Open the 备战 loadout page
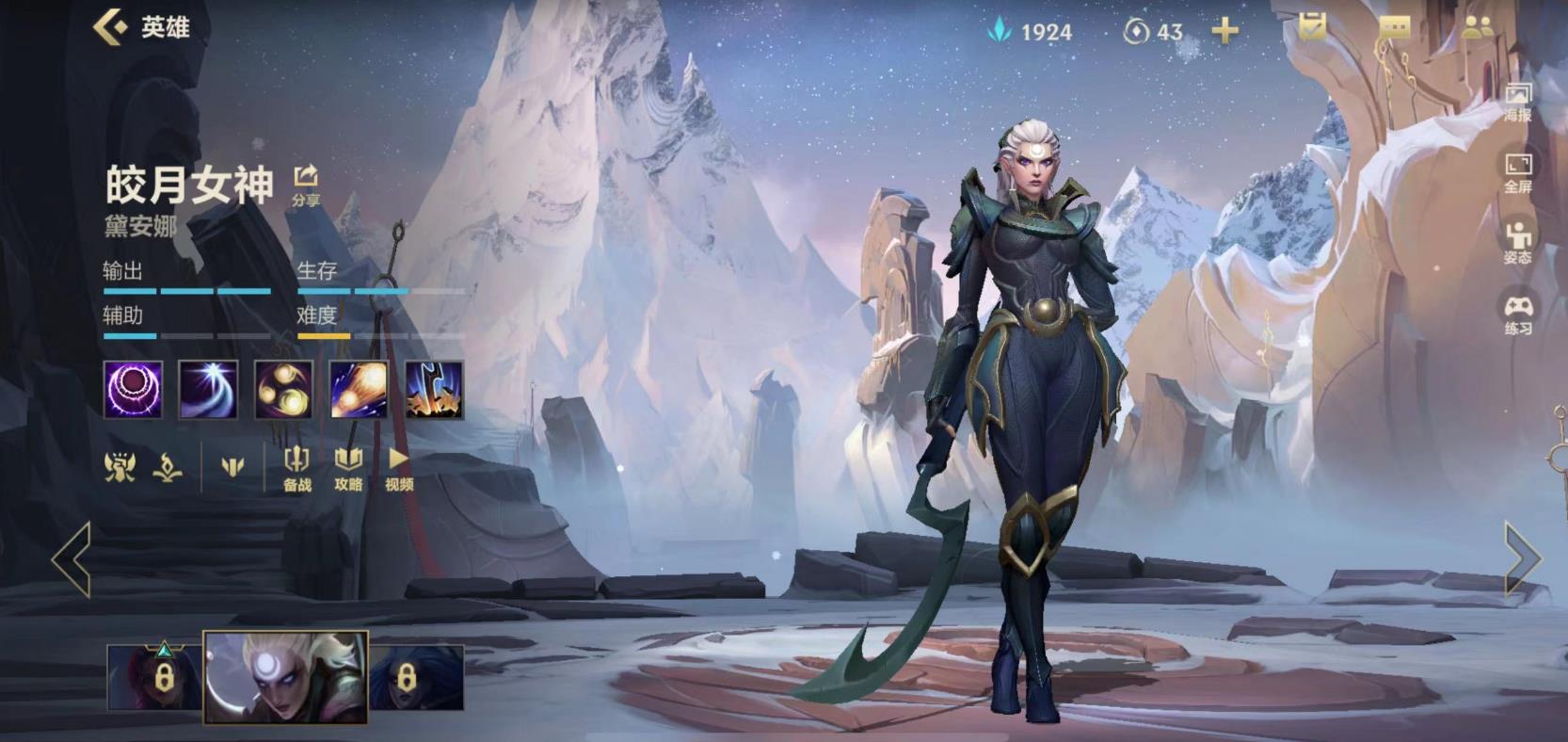1568x742 pixels. [296, 467]
